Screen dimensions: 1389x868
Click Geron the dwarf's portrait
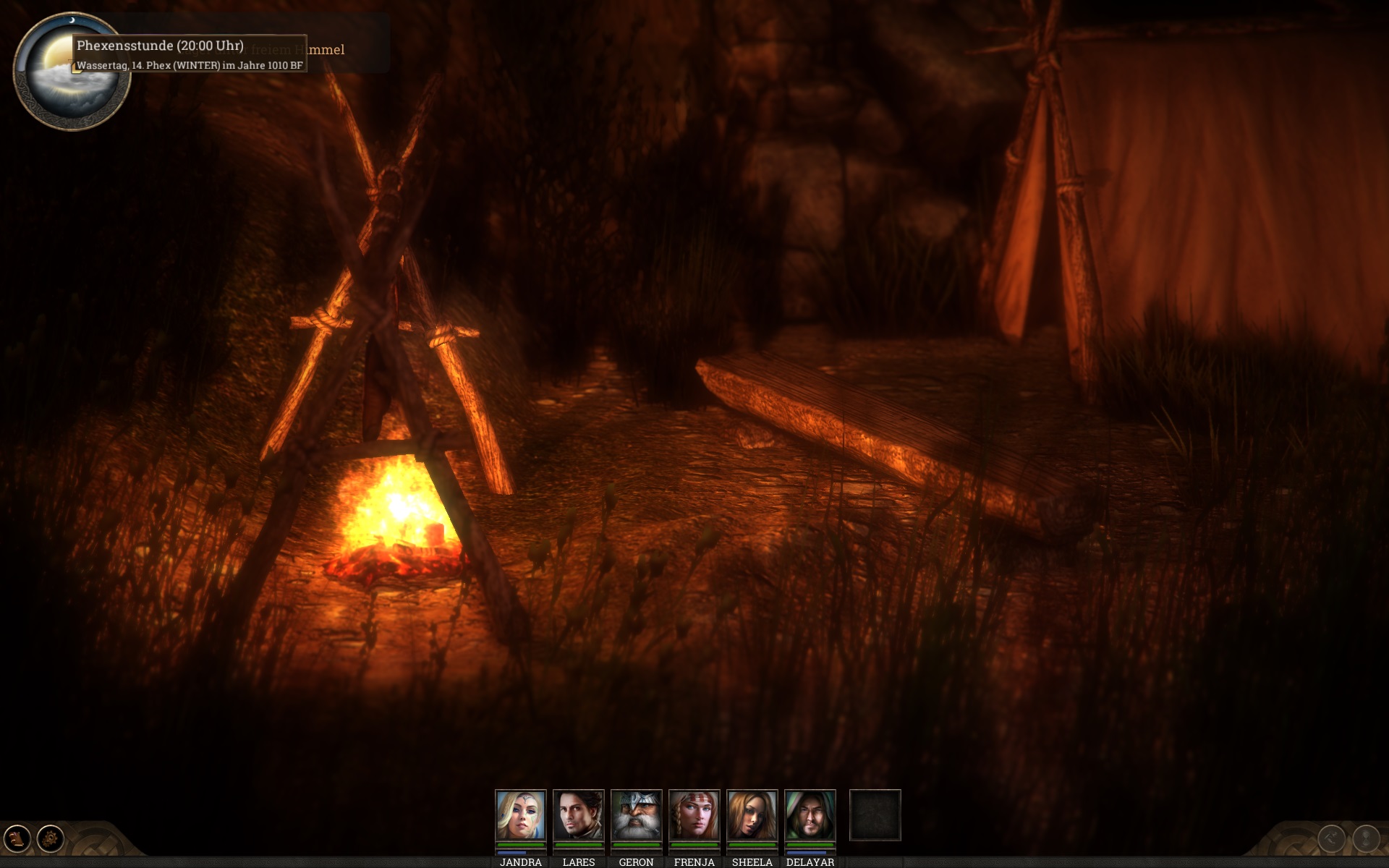636,814
